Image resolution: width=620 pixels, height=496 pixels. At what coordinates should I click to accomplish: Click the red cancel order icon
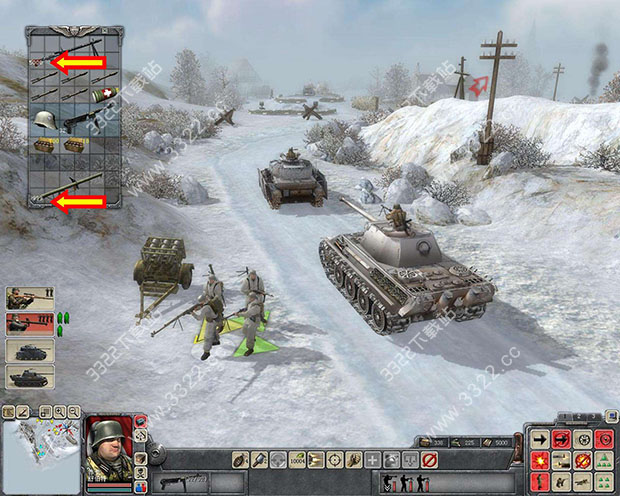(x=429, y=460)
